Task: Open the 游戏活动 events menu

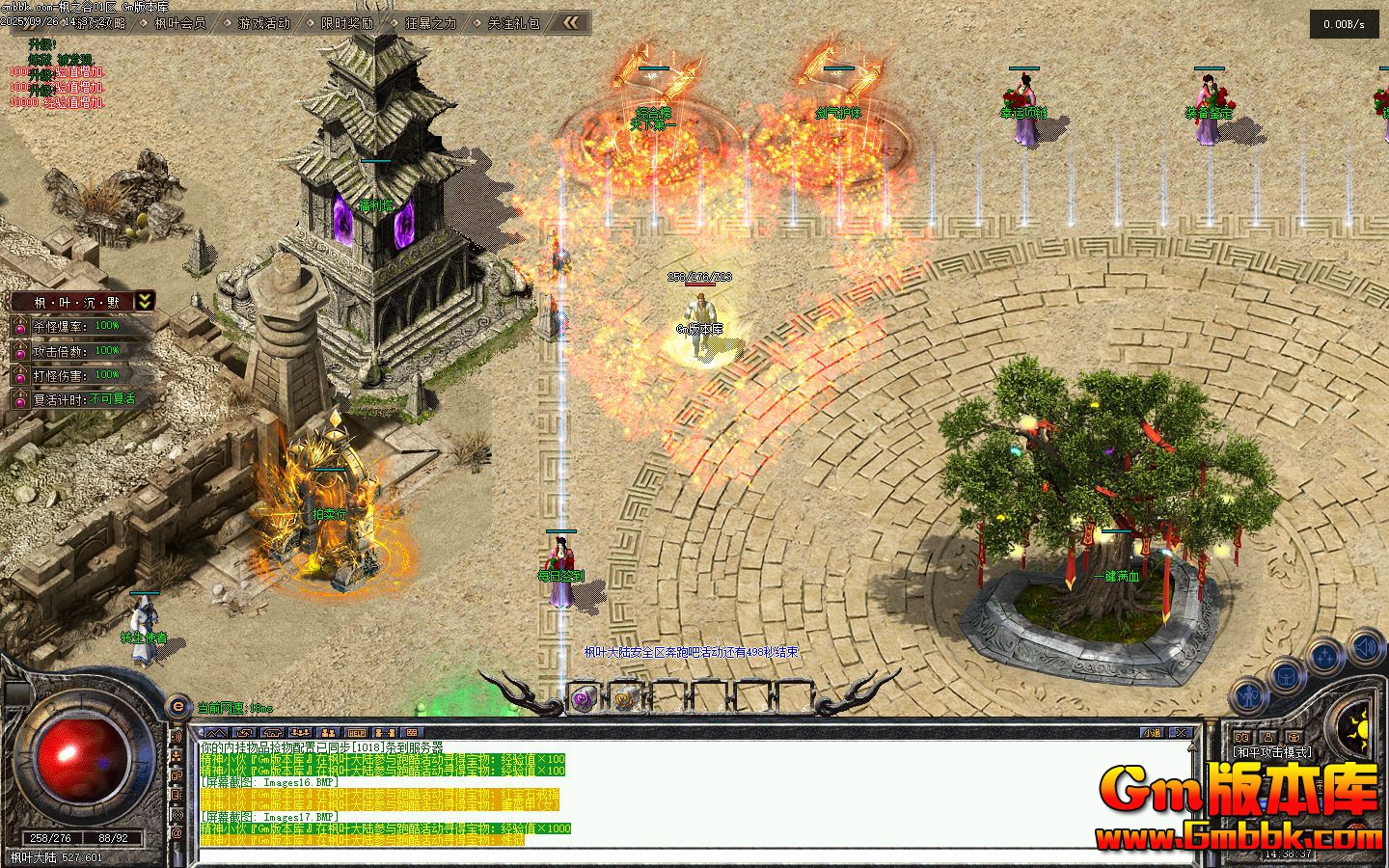Action: [263, 22]
